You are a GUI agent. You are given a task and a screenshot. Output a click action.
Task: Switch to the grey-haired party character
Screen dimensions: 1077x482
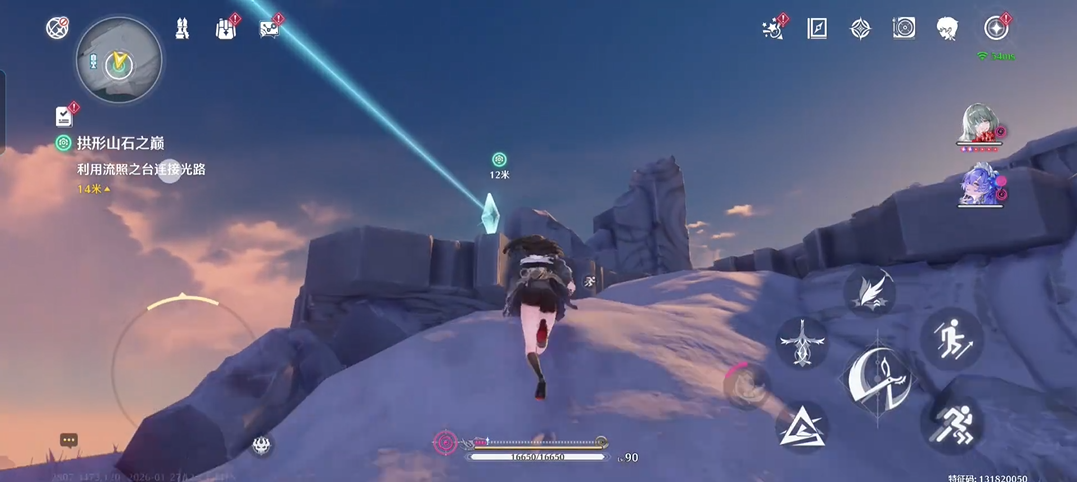979,125
